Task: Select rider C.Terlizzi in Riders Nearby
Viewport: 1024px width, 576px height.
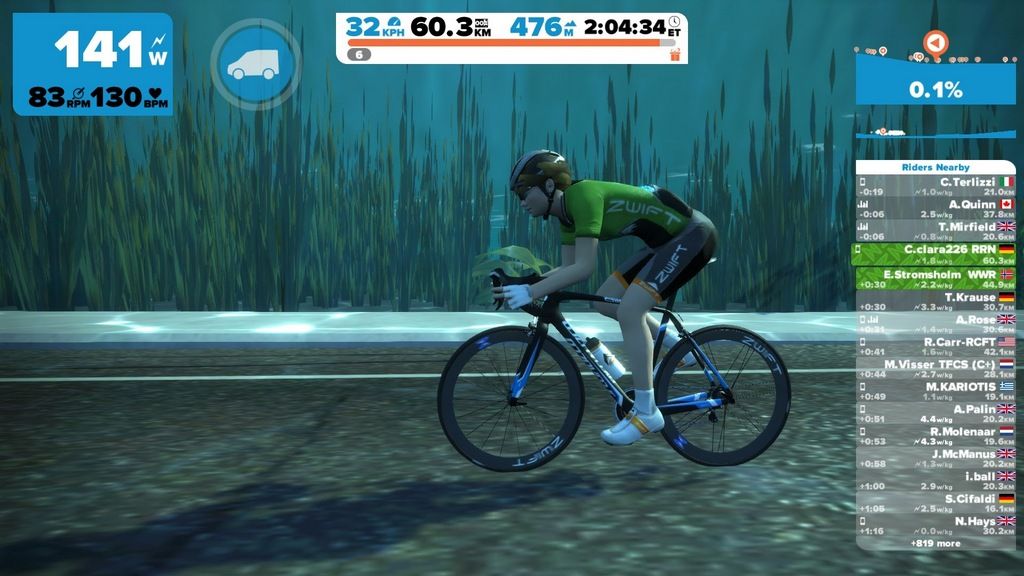Action: [935, 186]
